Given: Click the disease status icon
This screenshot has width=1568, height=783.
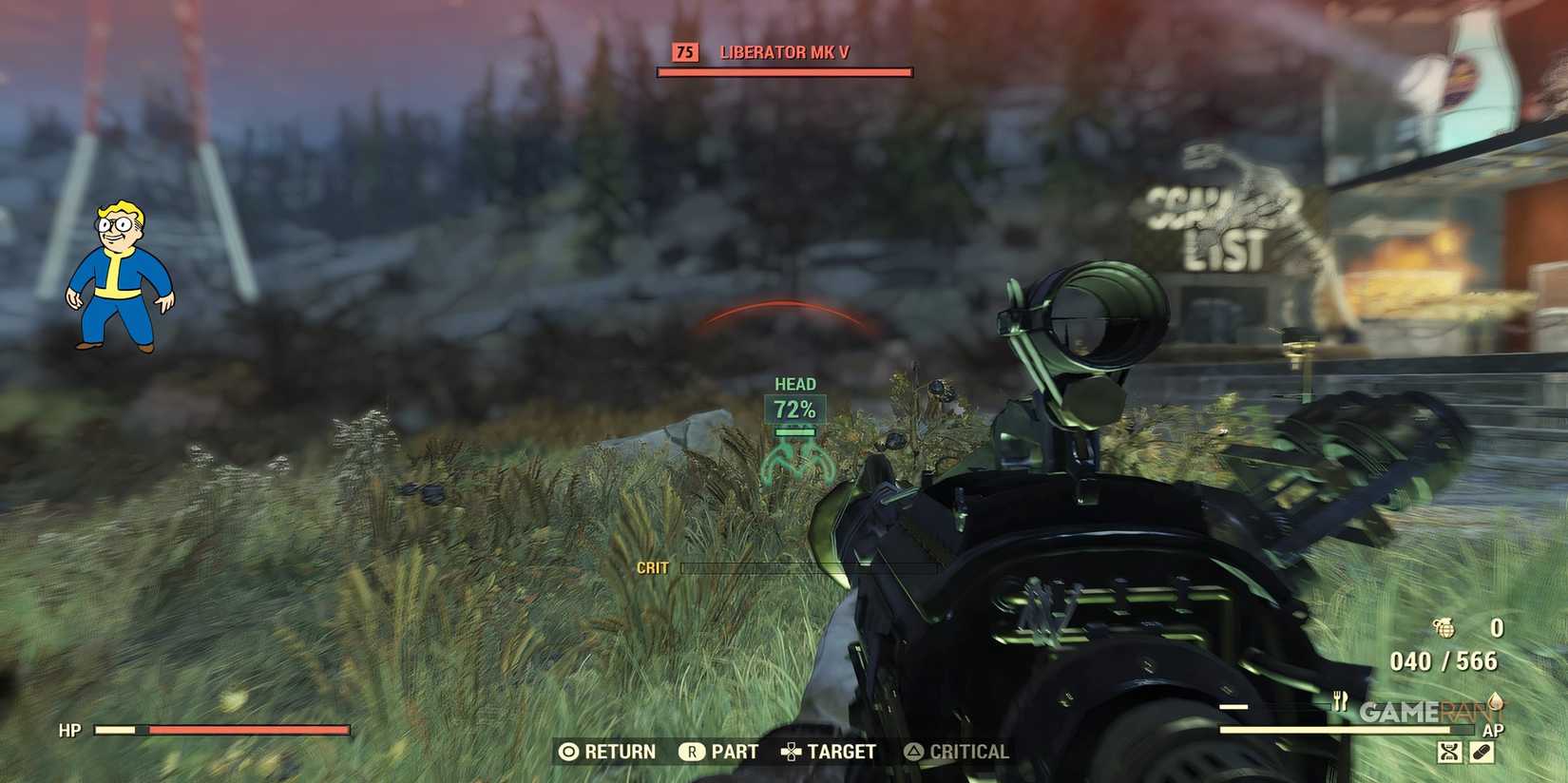Looking at the screenshot, I should [x=1447, y=751].
